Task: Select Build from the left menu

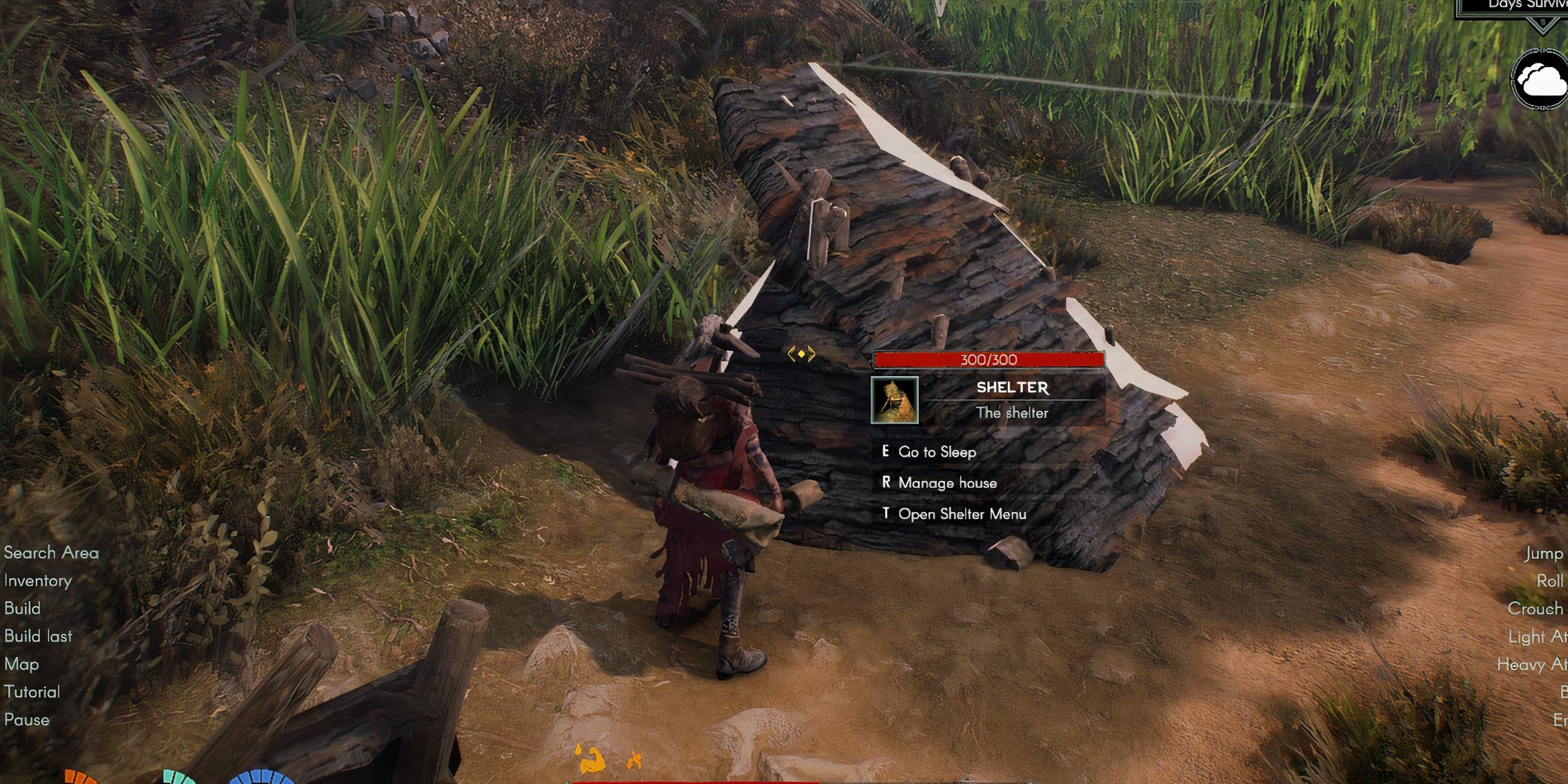Action: [23, 608]
